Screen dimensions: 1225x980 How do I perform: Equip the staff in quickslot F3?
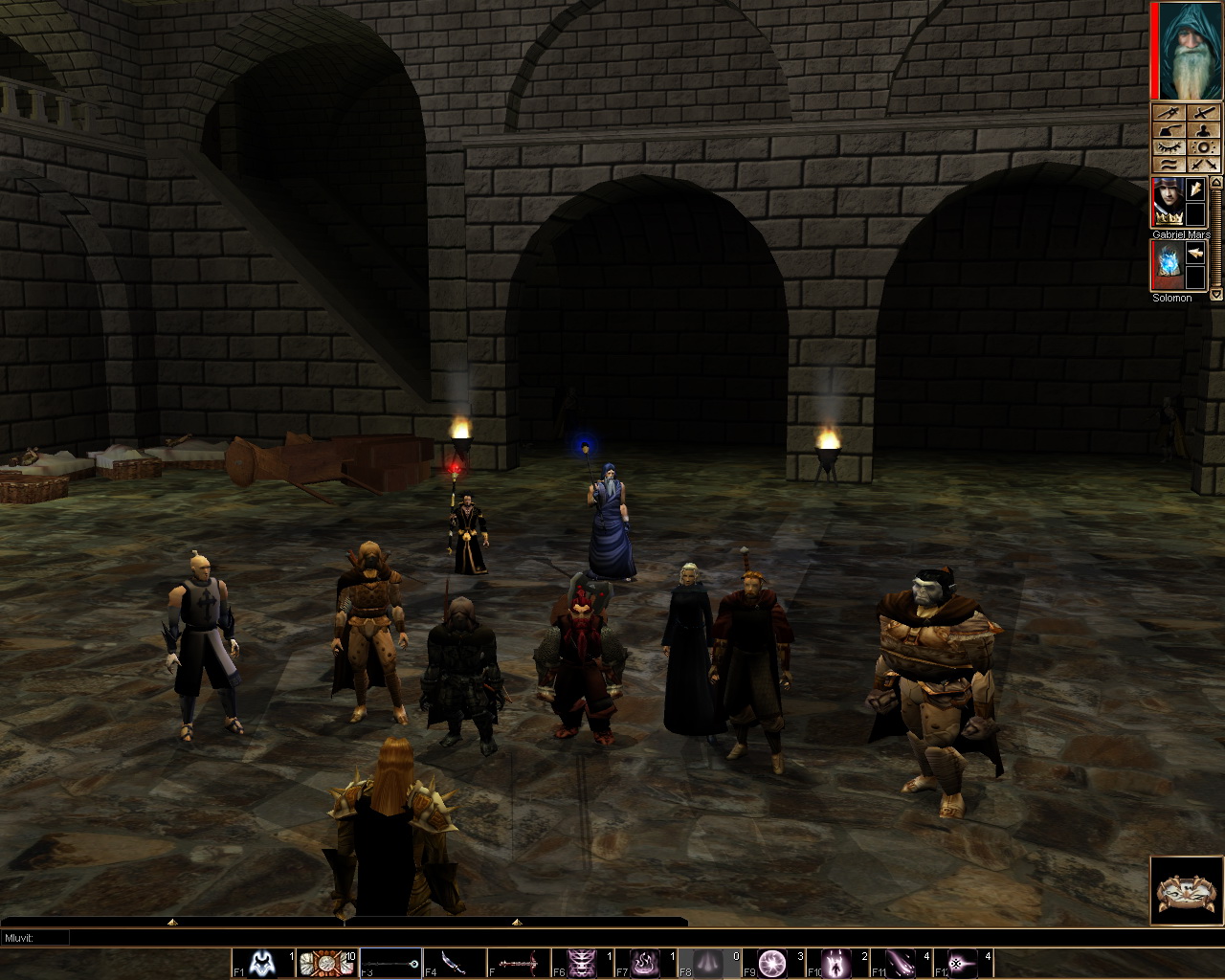(x=390, y=963)
